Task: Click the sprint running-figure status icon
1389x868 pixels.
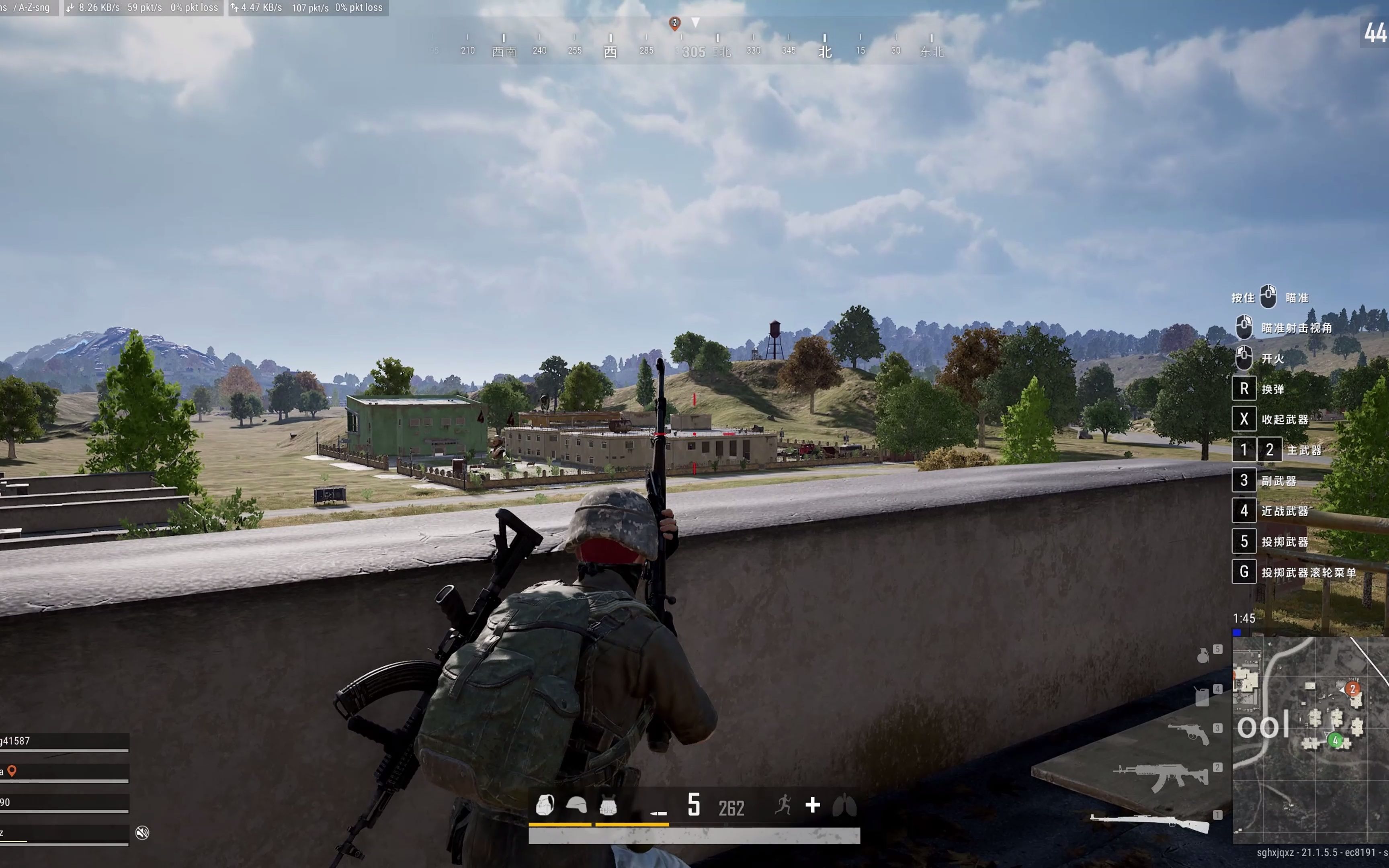Action: pos(783,805)
